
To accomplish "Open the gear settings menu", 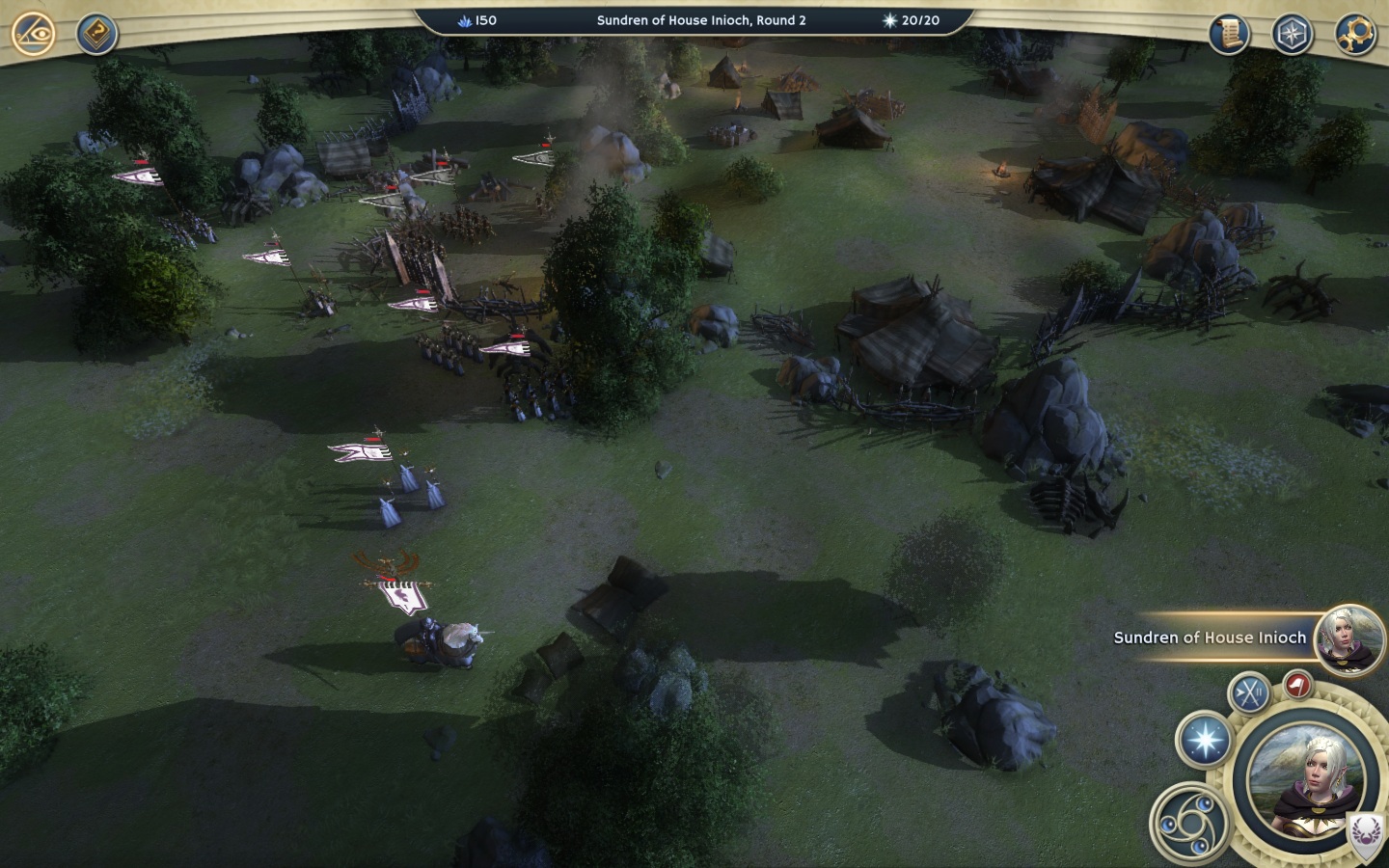I will pyautogui.click(x=1354, y=35).
